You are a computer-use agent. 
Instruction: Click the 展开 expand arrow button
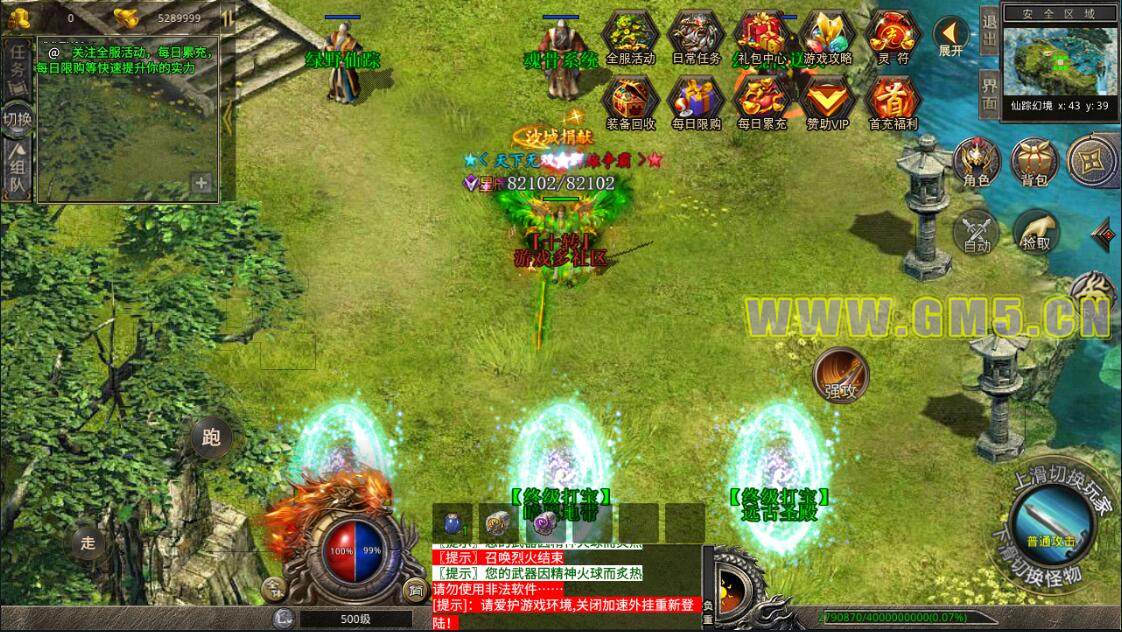click(951, 37)
